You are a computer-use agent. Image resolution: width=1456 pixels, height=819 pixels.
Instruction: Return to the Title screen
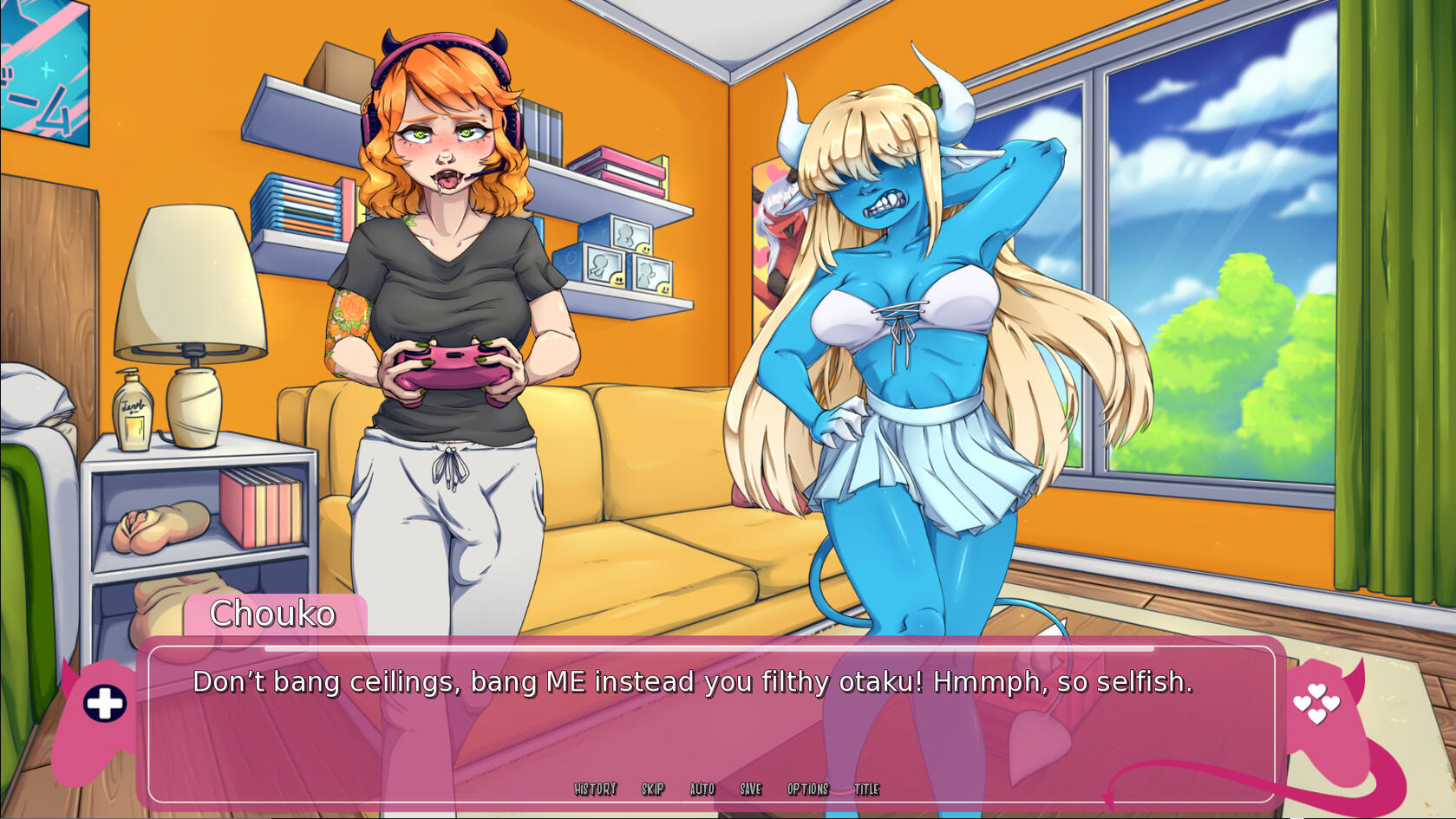[866, 789]
